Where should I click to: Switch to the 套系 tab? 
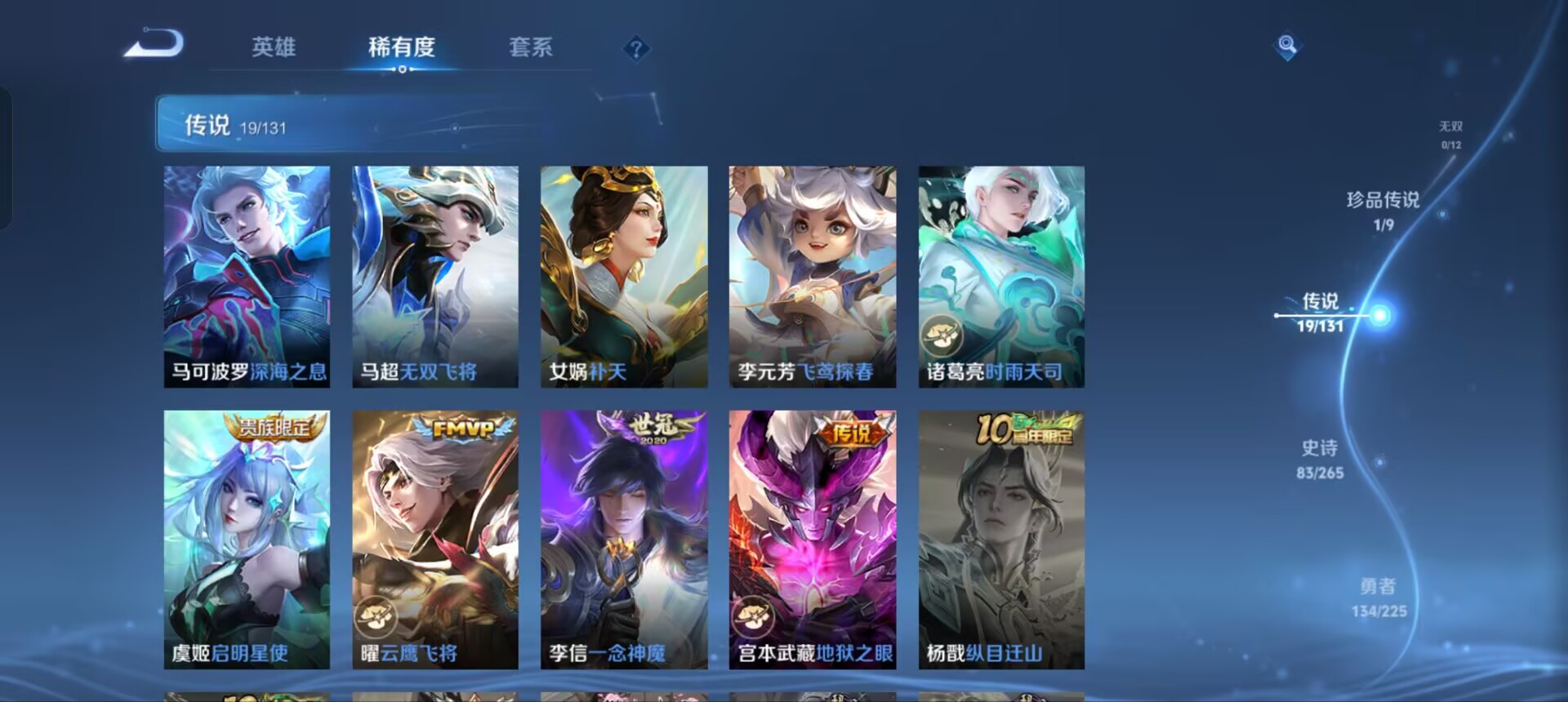click(529, 49)
